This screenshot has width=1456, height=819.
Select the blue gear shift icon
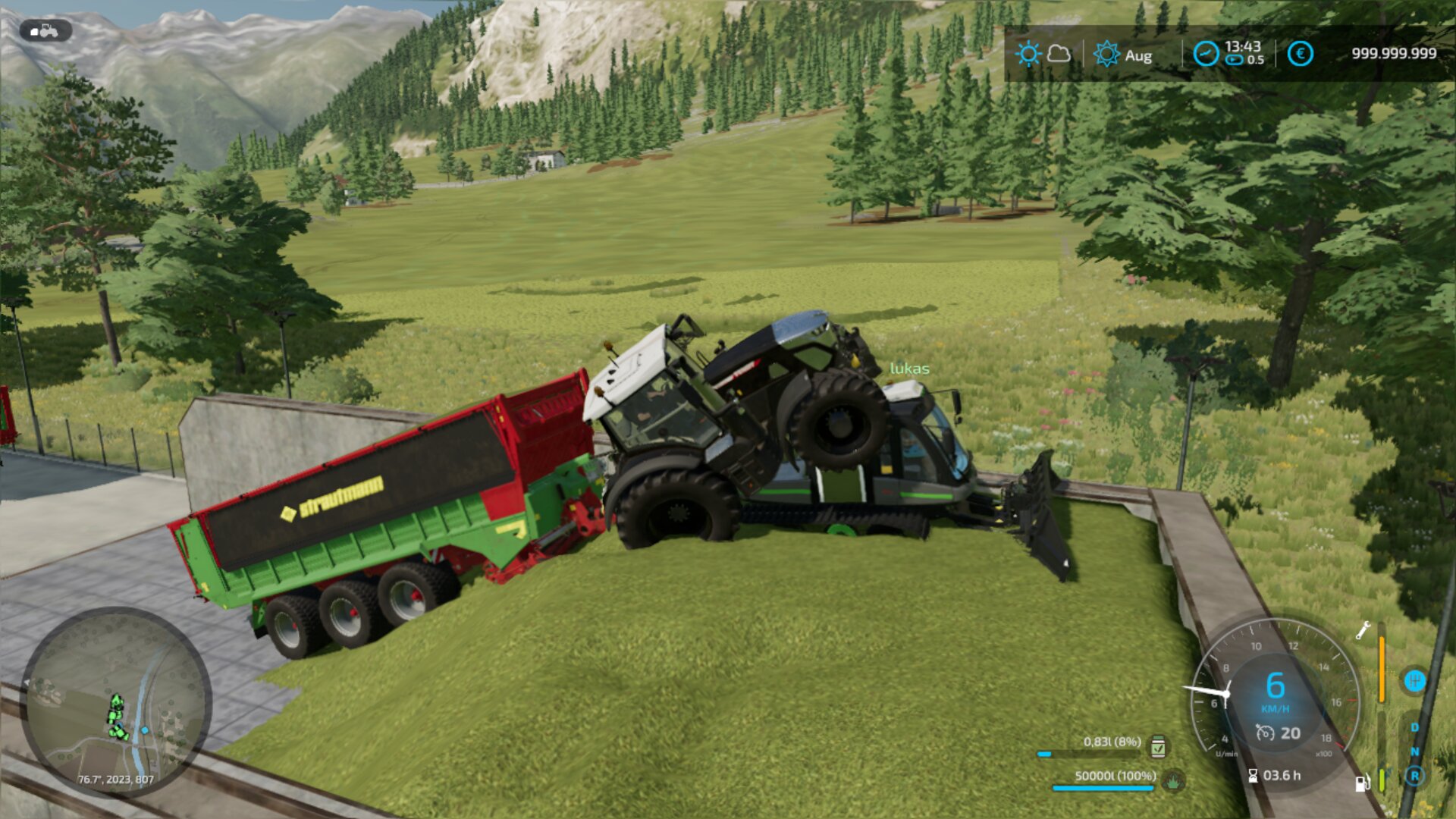click(1414, 680)
